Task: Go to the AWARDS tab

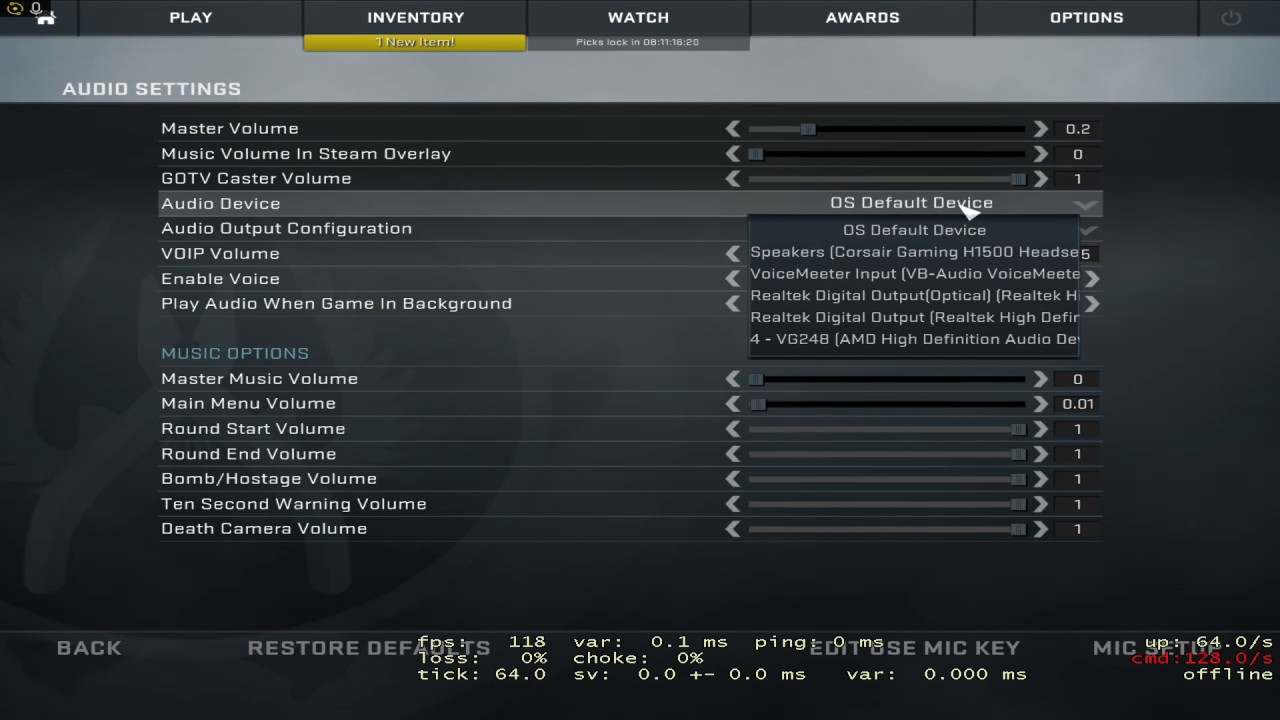Action: point(862,17)
